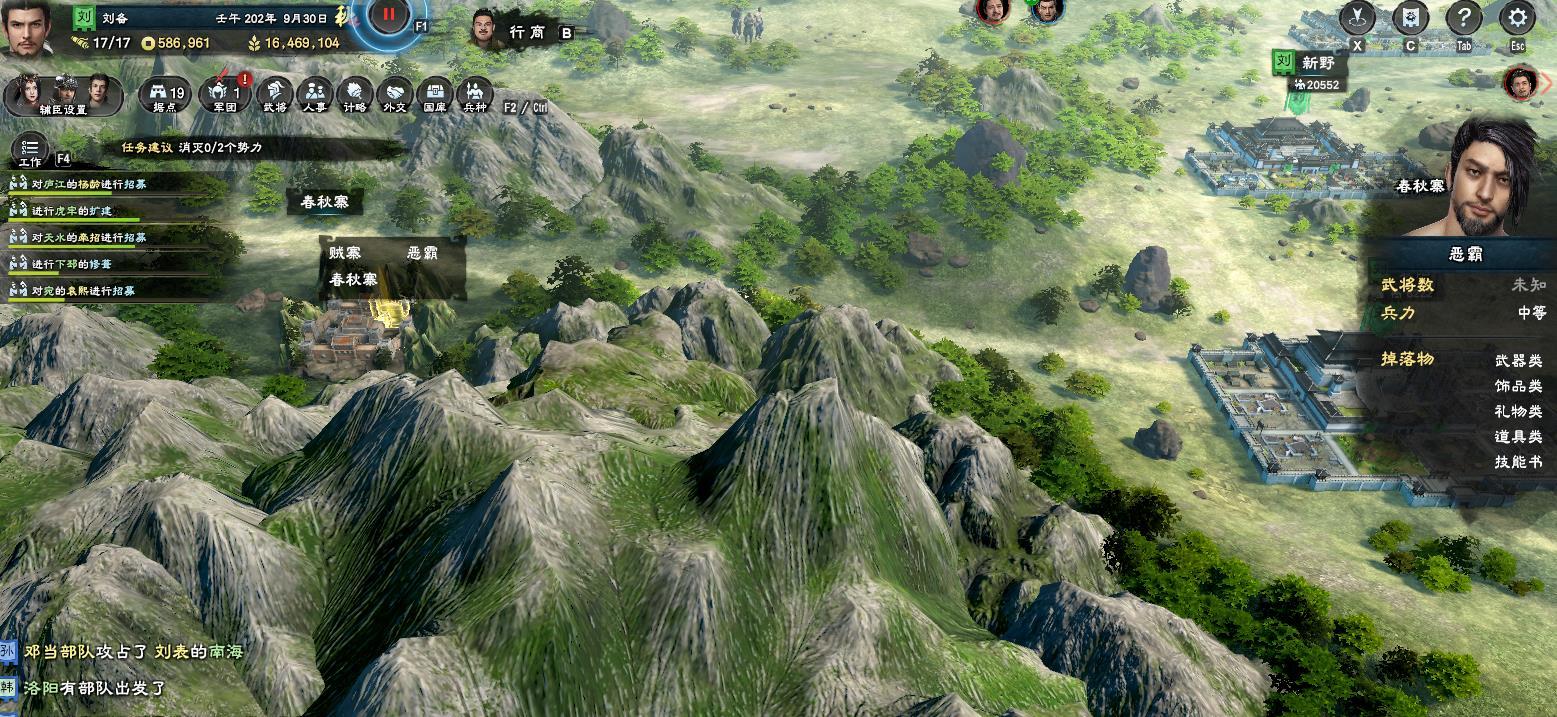Open the 军团 legion menu
The image size is (1557, 717).
pyautogui.click(x=225, y=95)
